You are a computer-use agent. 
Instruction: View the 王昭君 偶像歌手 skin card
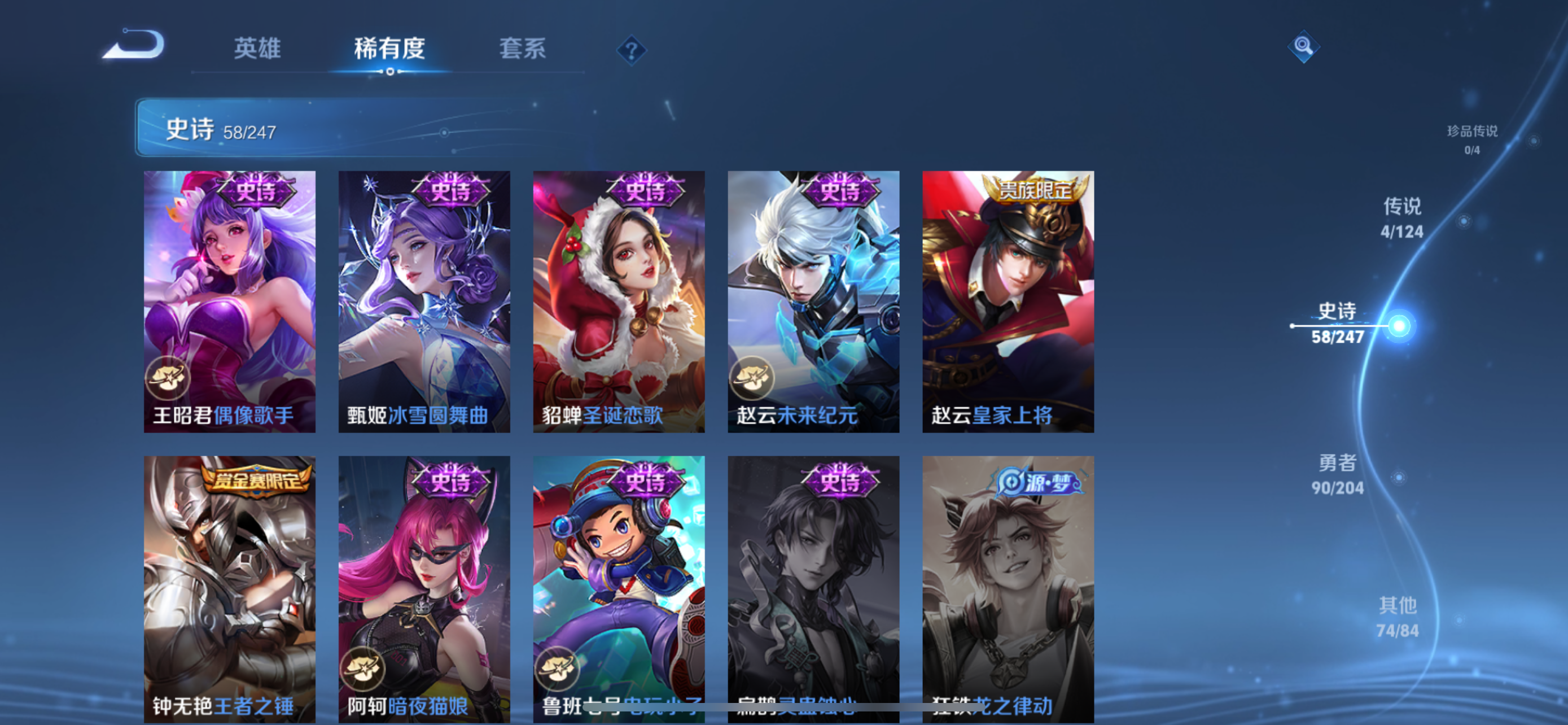(230, 302)
